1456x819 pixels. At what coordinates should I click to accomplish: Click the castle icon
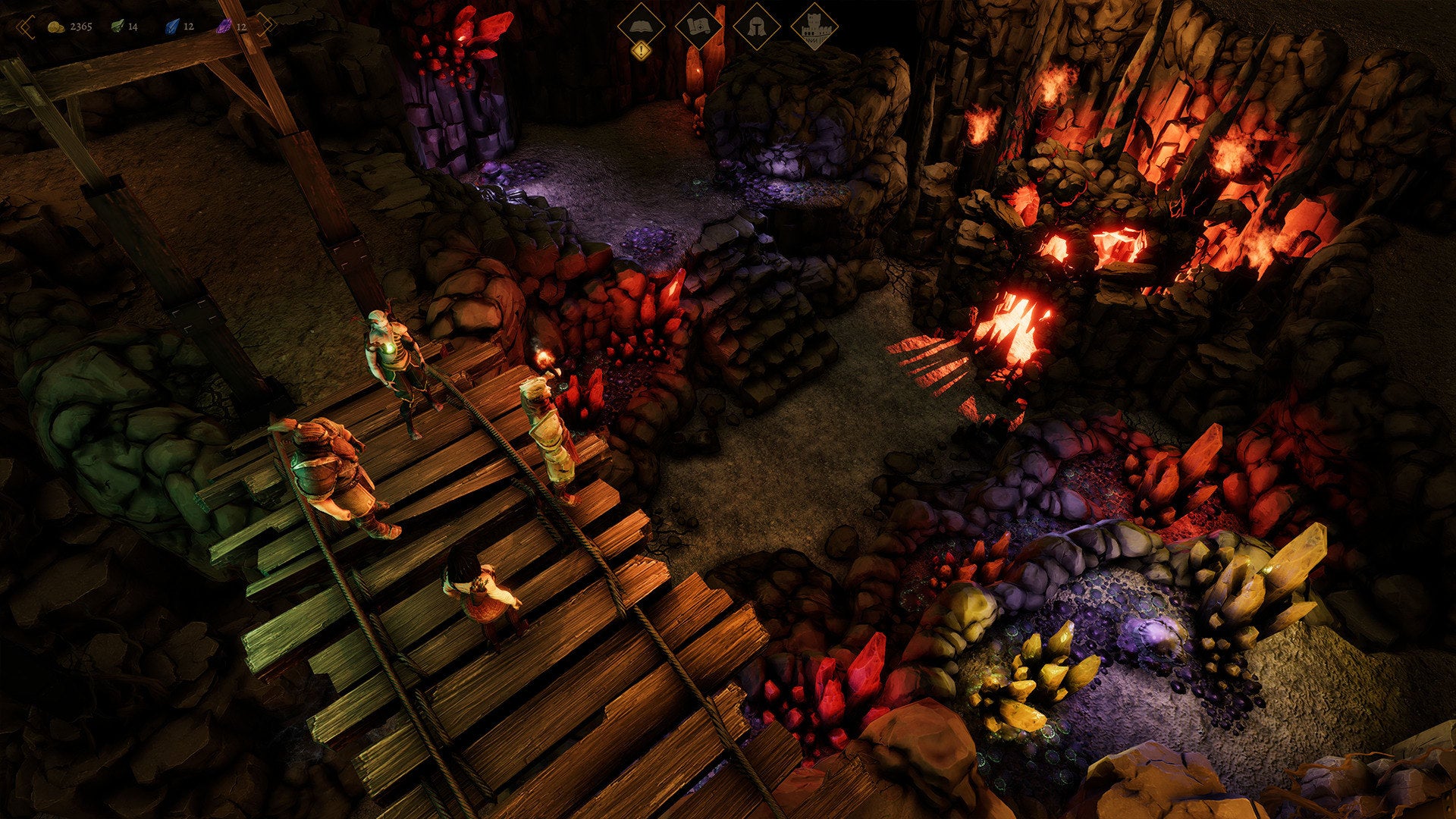[x=814, y=28]
